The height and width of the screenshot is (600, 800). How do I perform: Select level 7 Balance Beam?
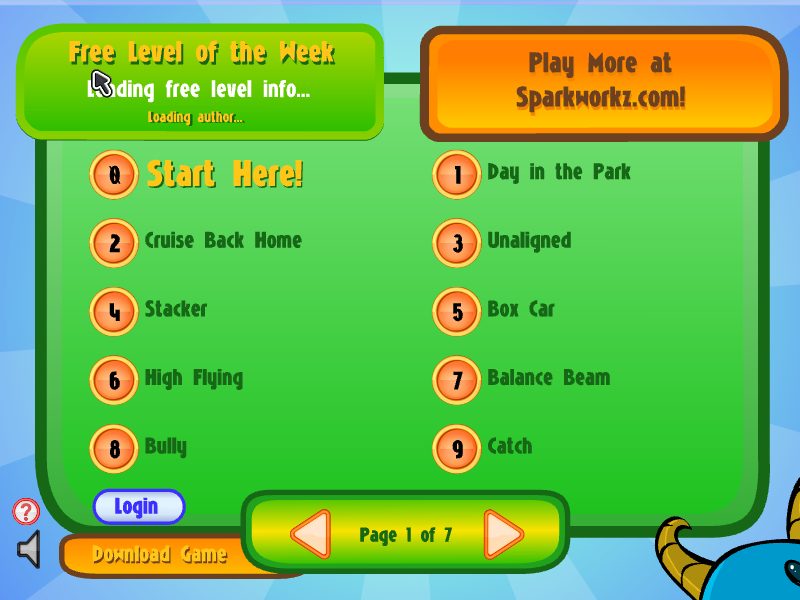point(457,380)
